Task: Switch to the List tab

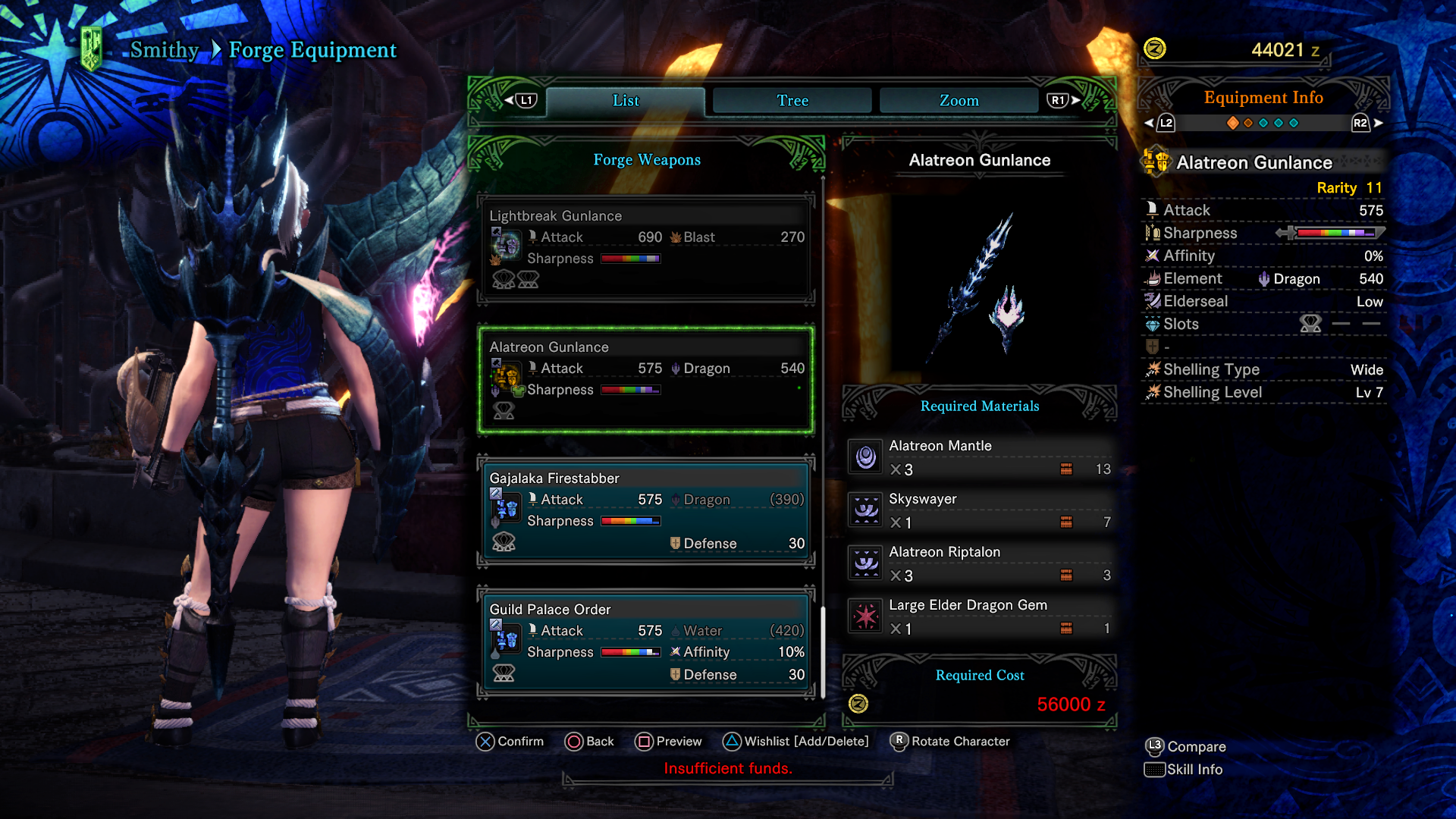Action: pos(626,100)
